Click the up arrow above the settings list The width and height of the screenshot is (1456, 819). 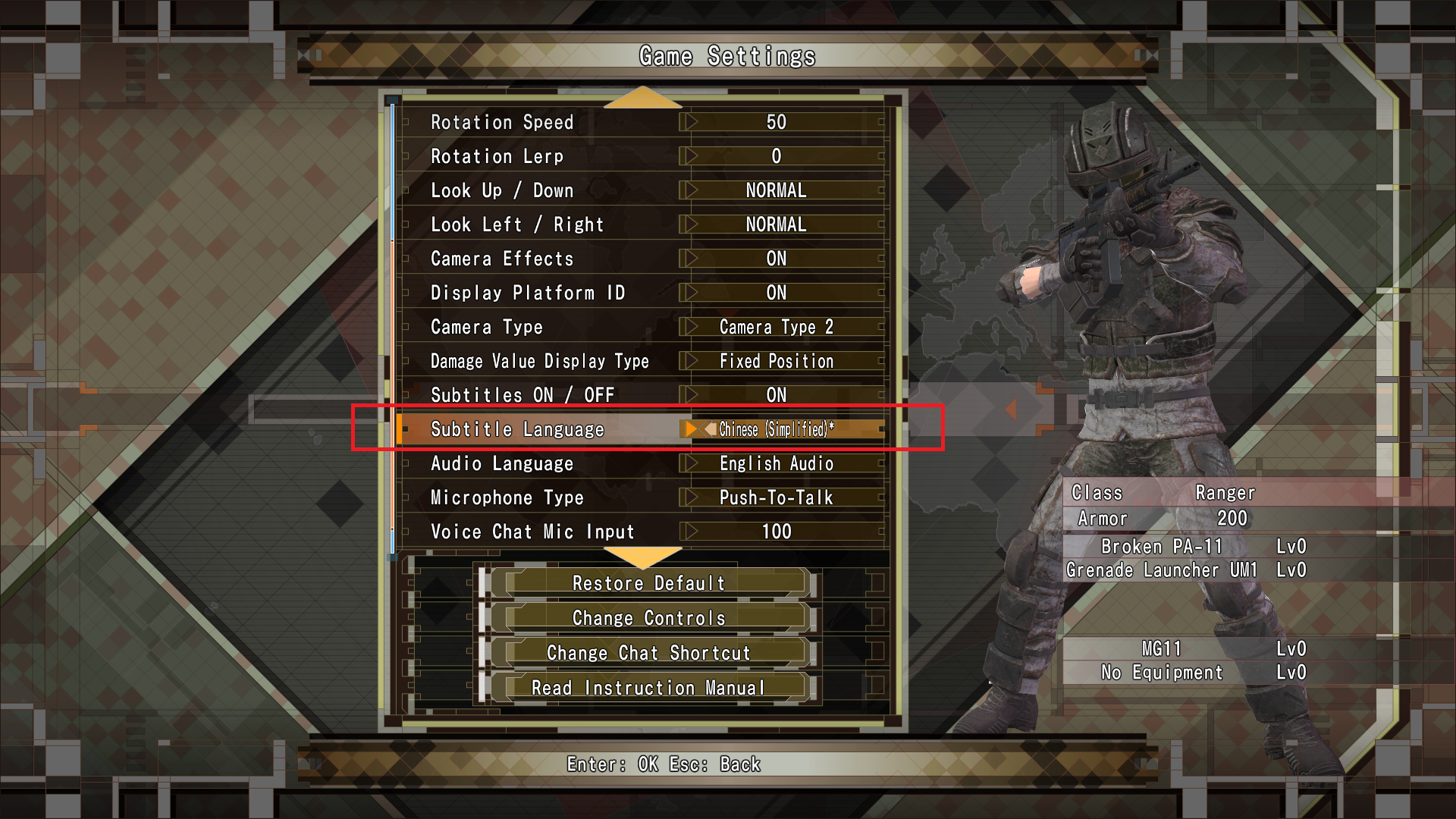643,98
